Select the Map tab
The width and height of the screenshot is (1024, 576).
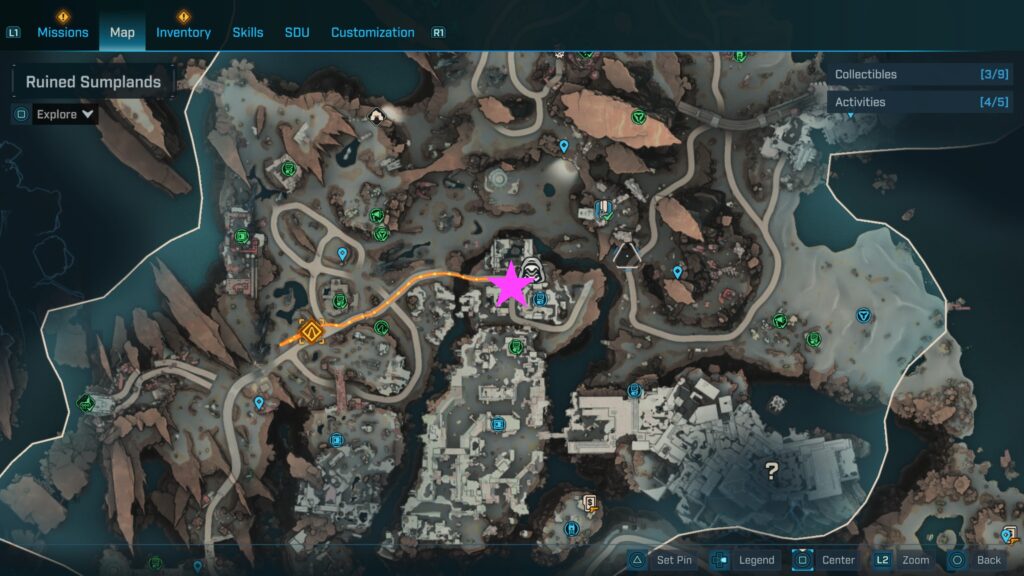click(122, 32)
